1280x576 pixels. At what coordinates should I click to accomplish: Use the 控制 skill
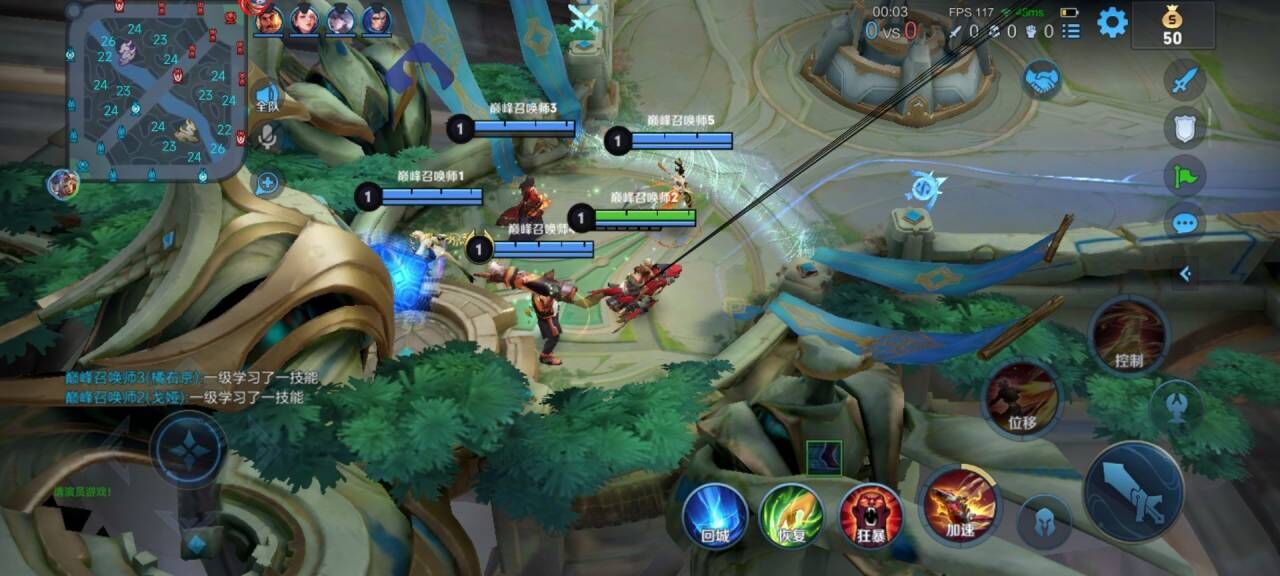1128,336
